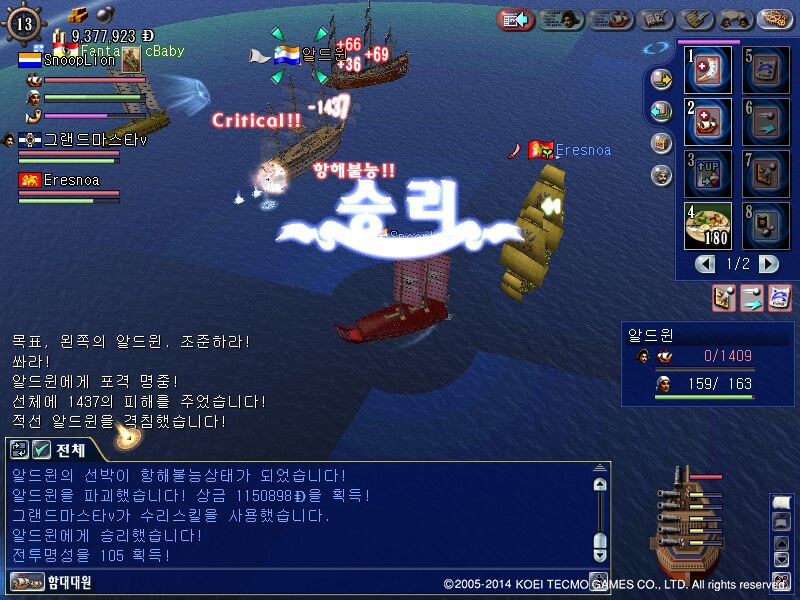Click the red list-arrow menu button
The width and height of the screenshot is (800, 600).
coord(516,19)
